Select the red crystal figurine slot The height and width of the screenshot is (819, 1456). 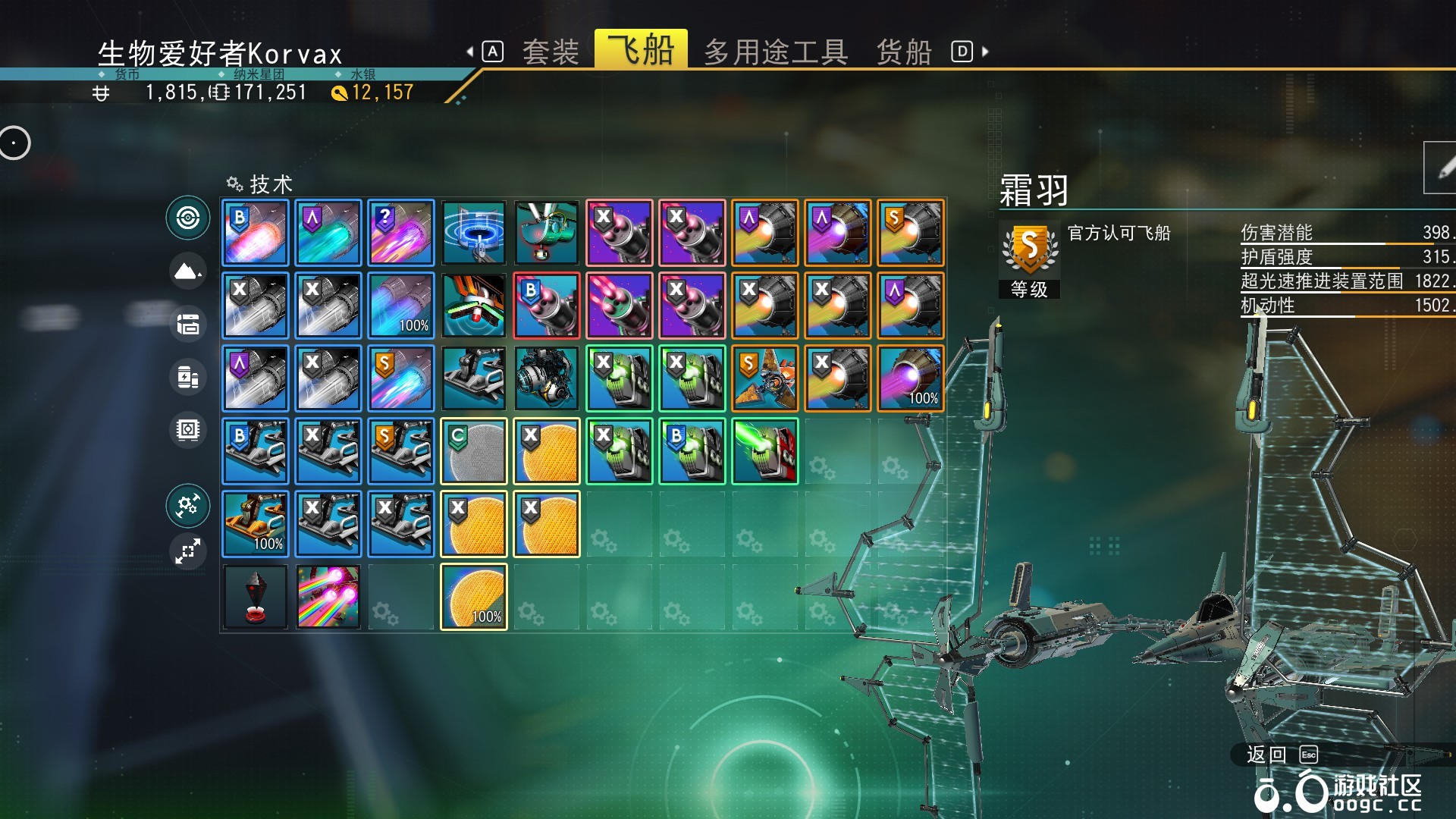pos(256,597)
